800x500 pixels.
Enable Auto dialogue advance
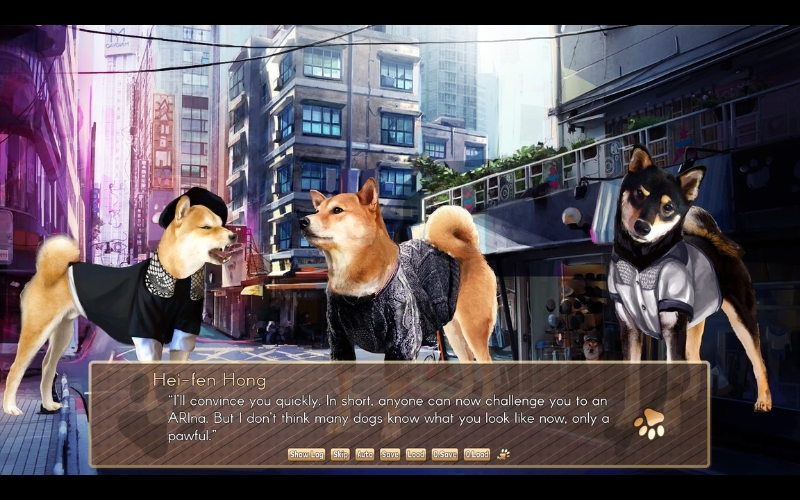365,454
